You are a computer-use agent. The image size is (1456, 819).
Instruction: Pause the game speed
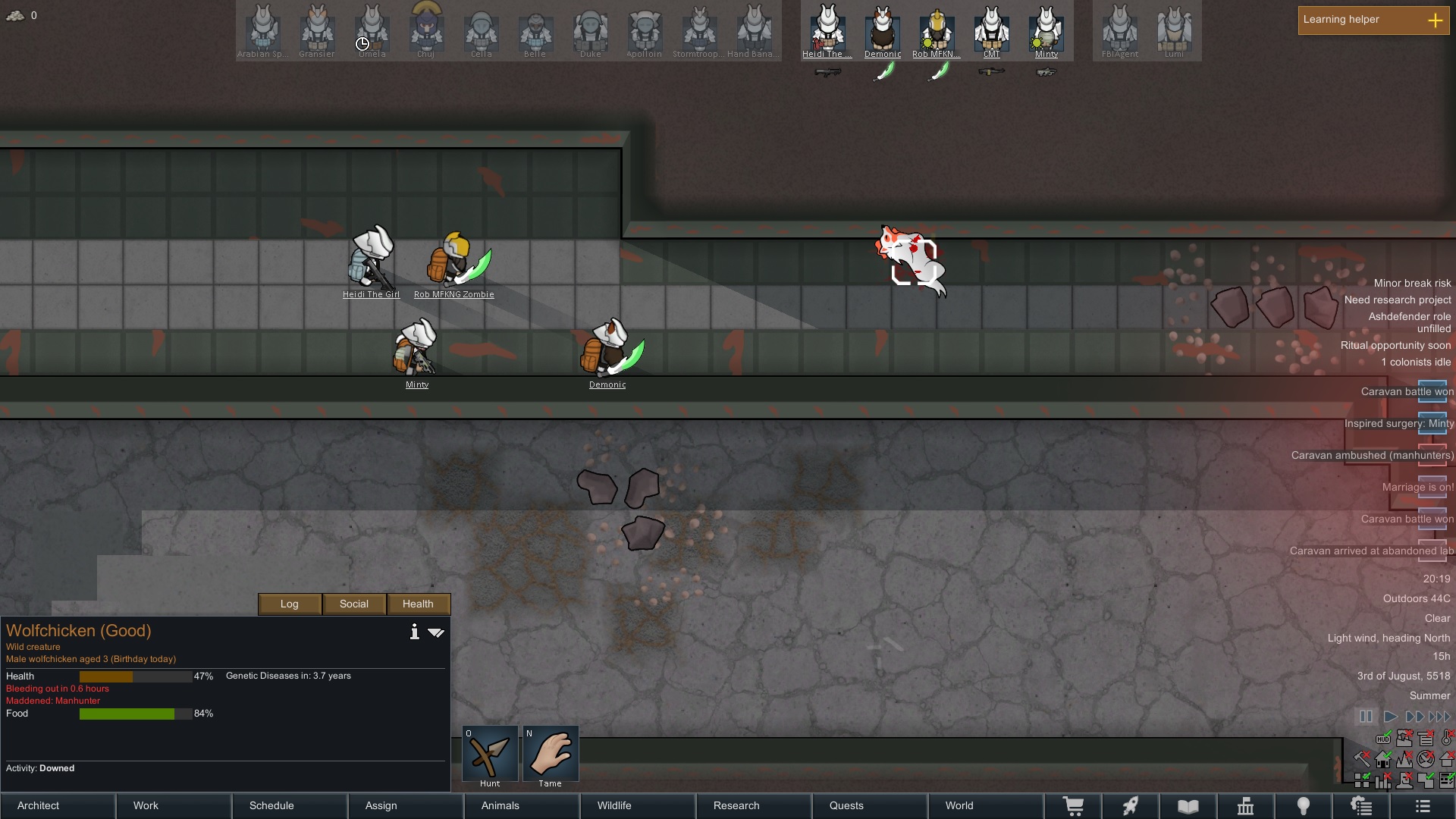click(1366, 716)
